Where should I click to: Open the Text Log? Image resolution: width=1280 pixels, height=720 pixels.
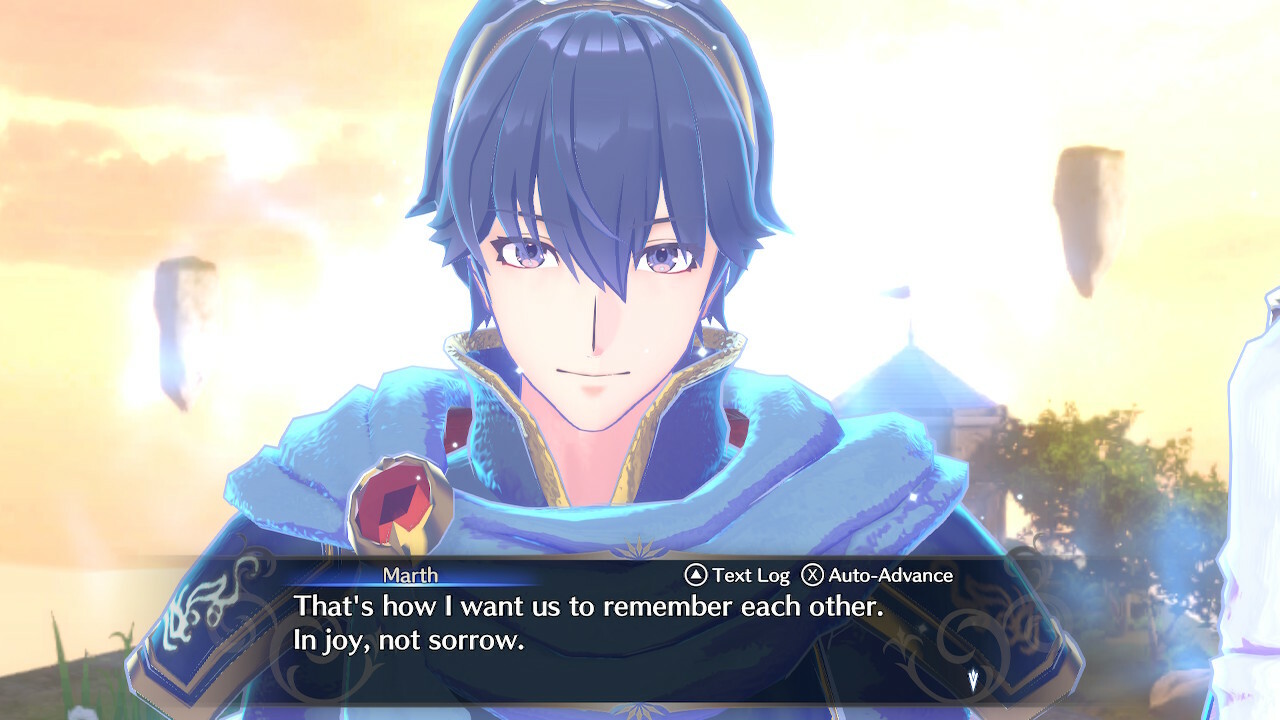click(737, 575)
